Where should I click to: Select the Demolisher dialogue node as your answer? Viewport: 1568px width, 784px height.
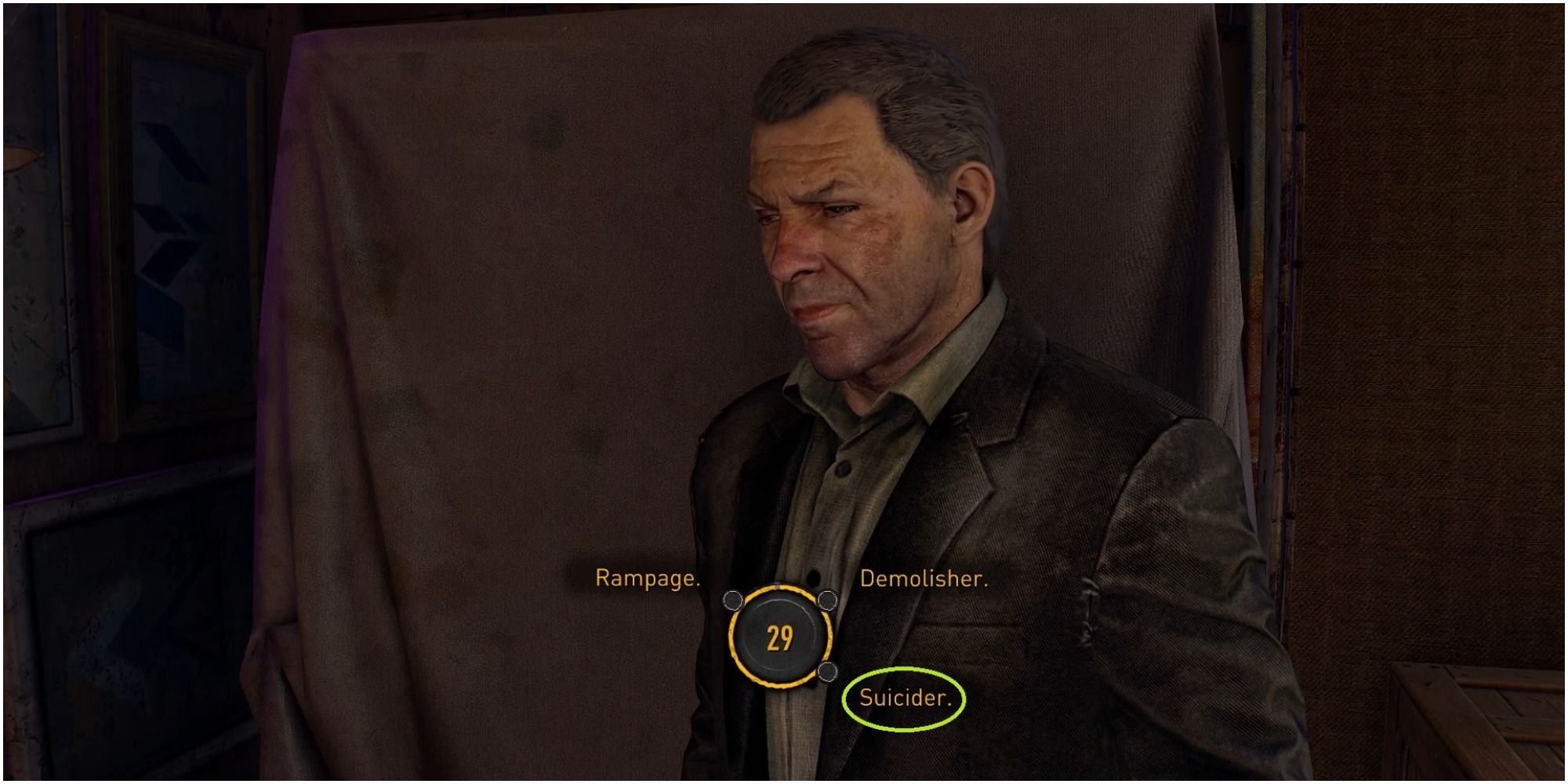click(x=829, y=599)
